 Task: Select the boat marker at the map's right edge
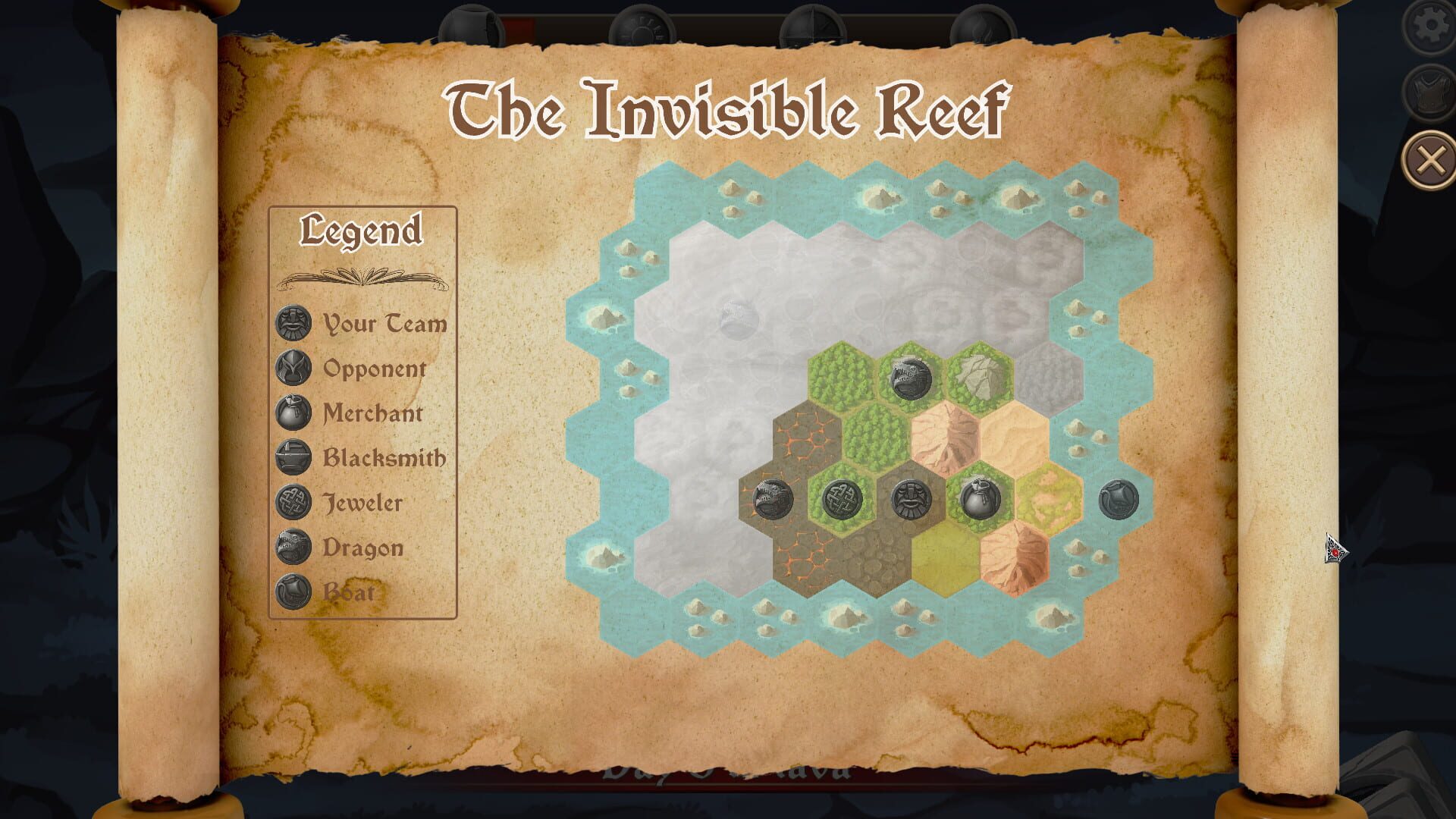pyautogui.click(x=1120, y=498)
